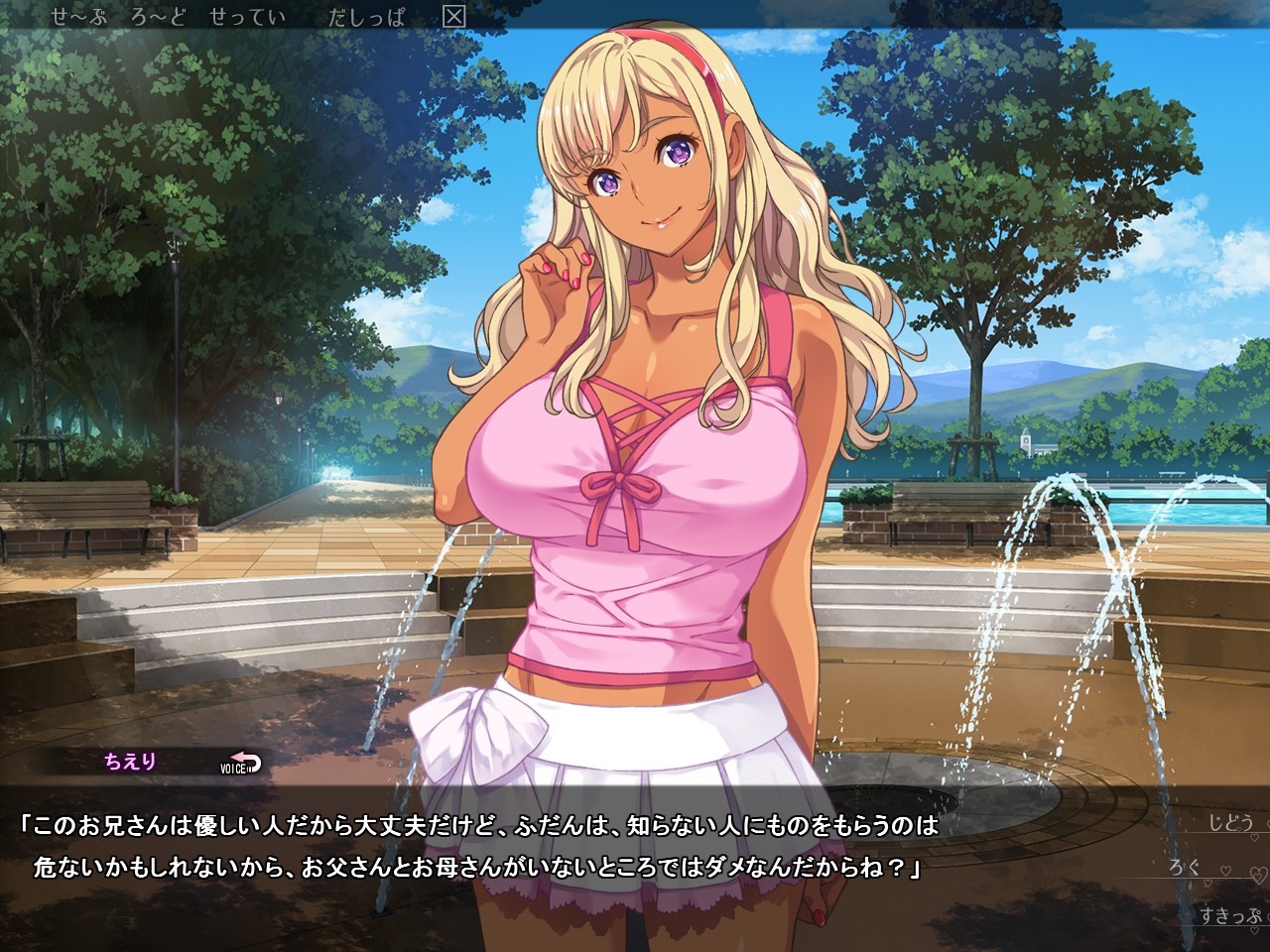Click the small pause marks next to VOICE
This screenshot has width=1270, height=952.
250,769
